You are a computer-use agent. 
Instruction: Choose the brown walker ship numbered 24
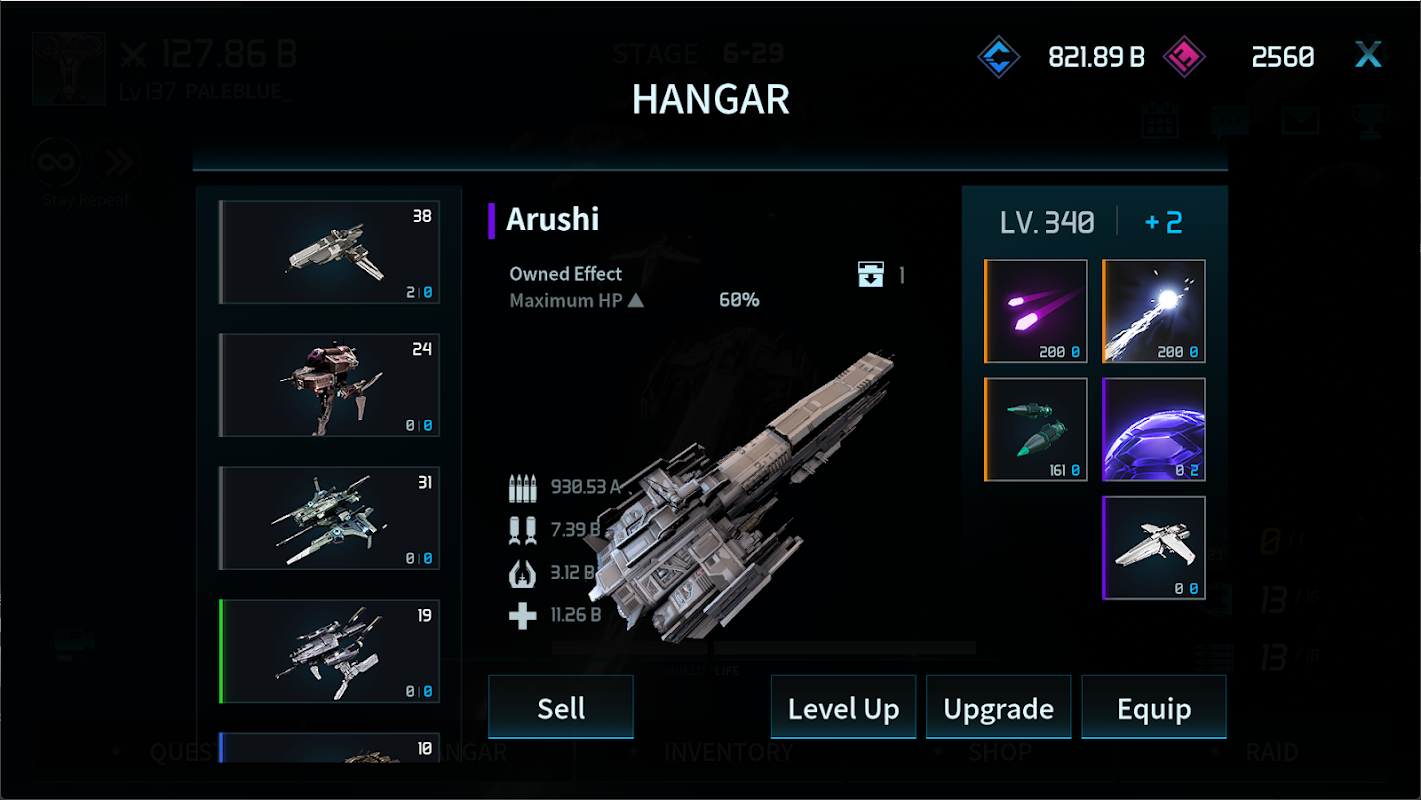pos(330,385)
